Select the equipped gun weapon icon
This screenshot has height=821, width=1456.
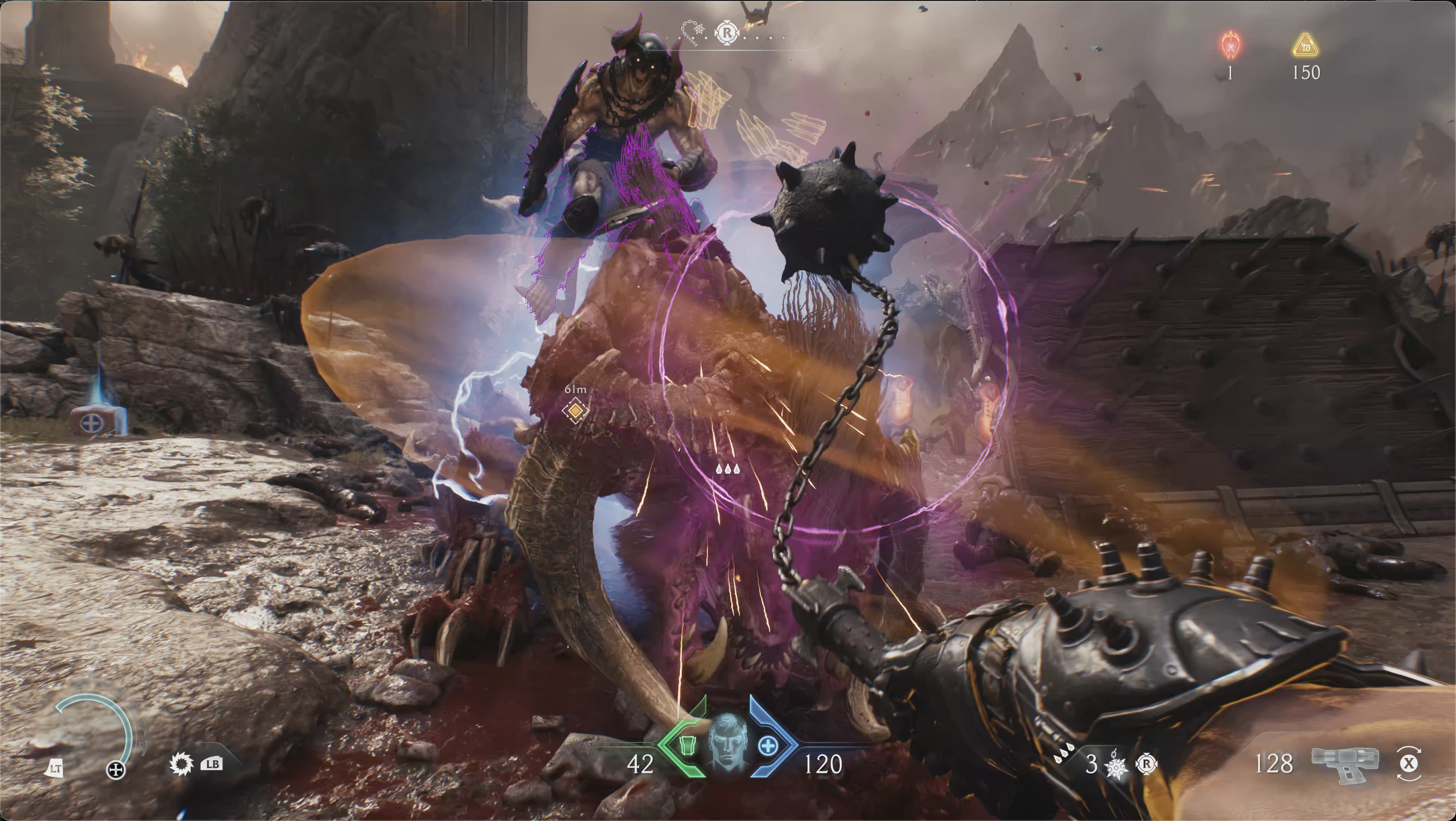tap(1345, 763)
